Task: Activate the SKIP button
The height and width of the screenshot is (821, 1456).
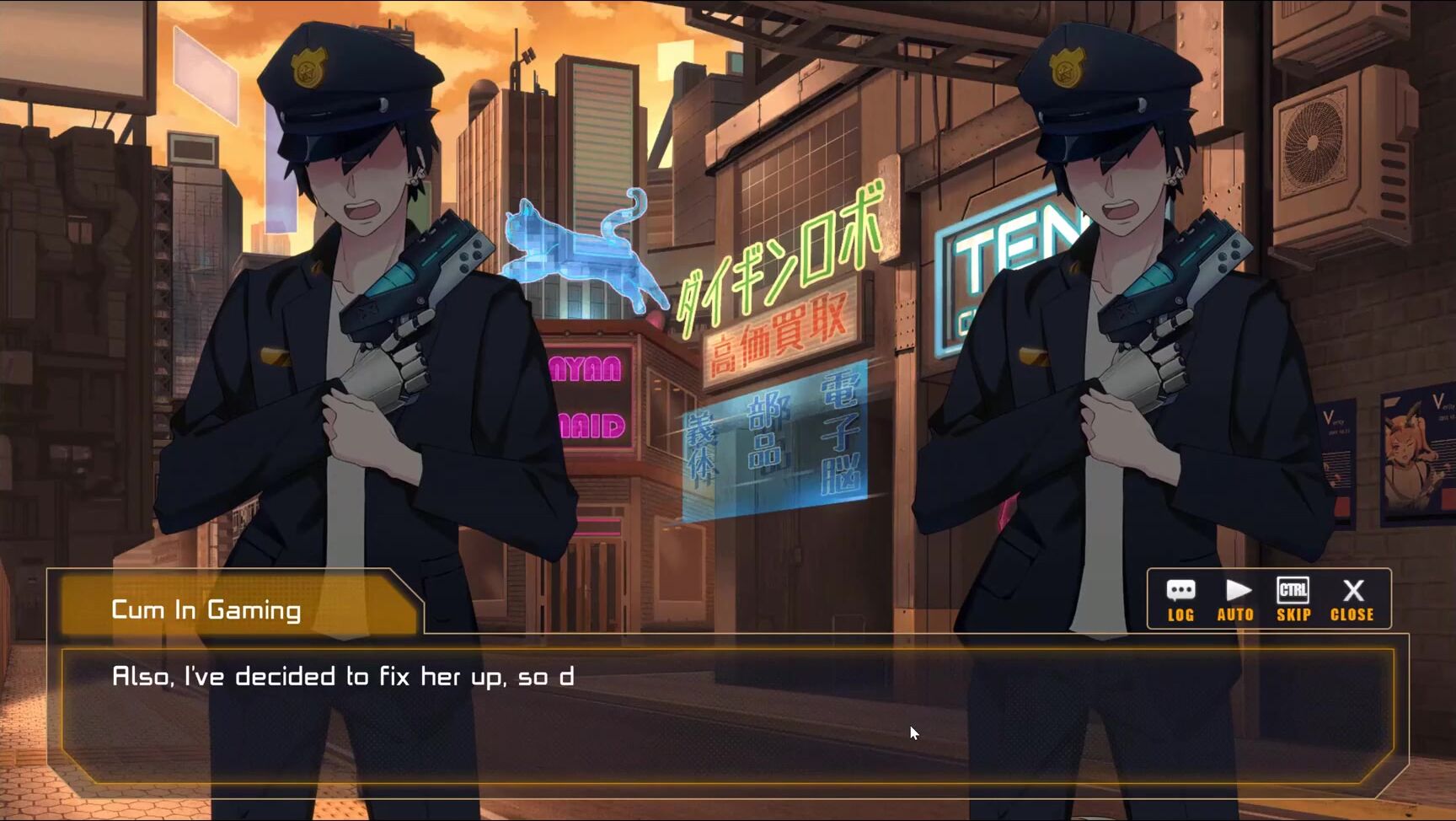Action: coord(1293,599)
